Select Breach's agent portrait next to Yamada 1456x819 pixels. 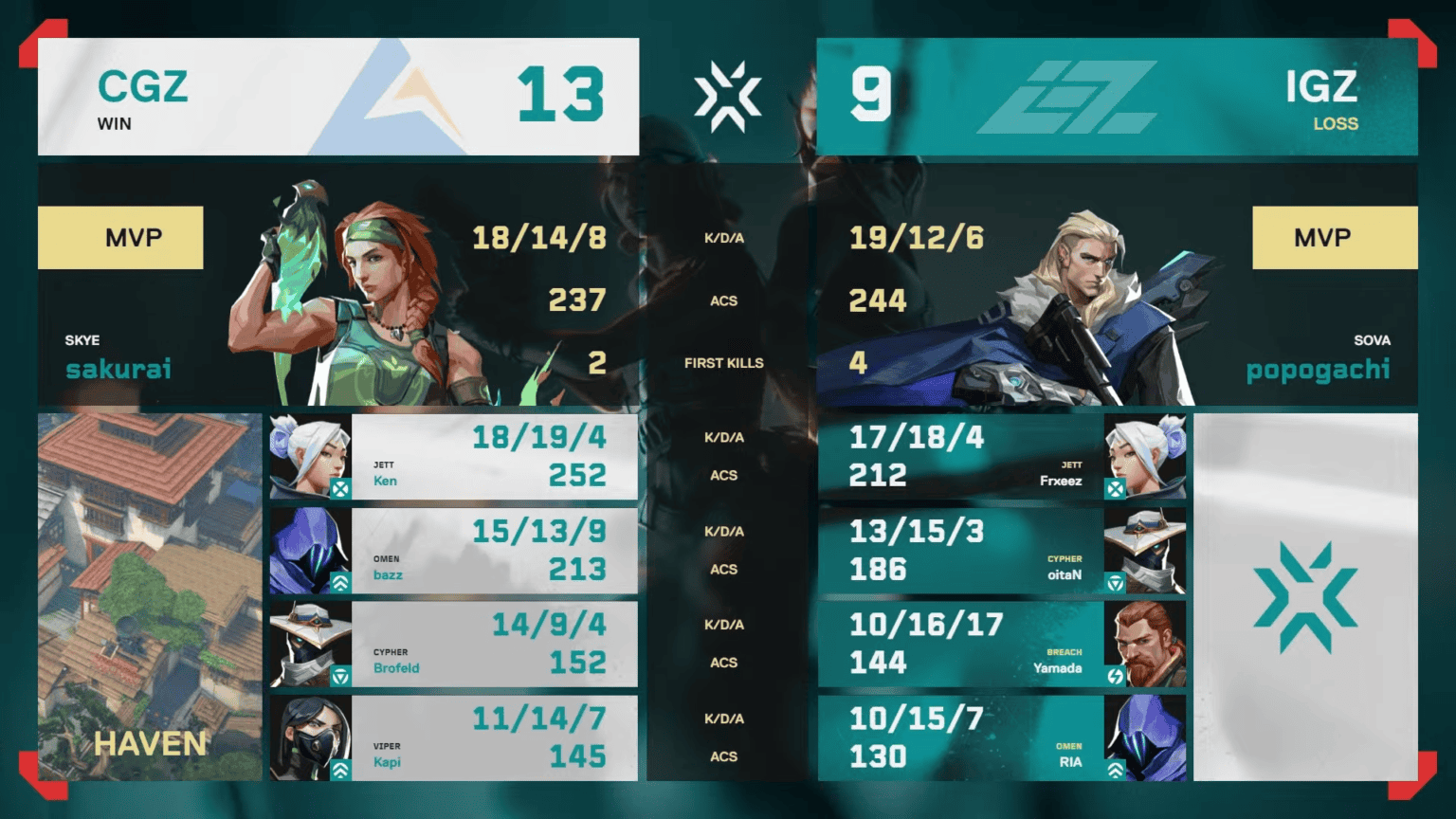coord(1147,644)
